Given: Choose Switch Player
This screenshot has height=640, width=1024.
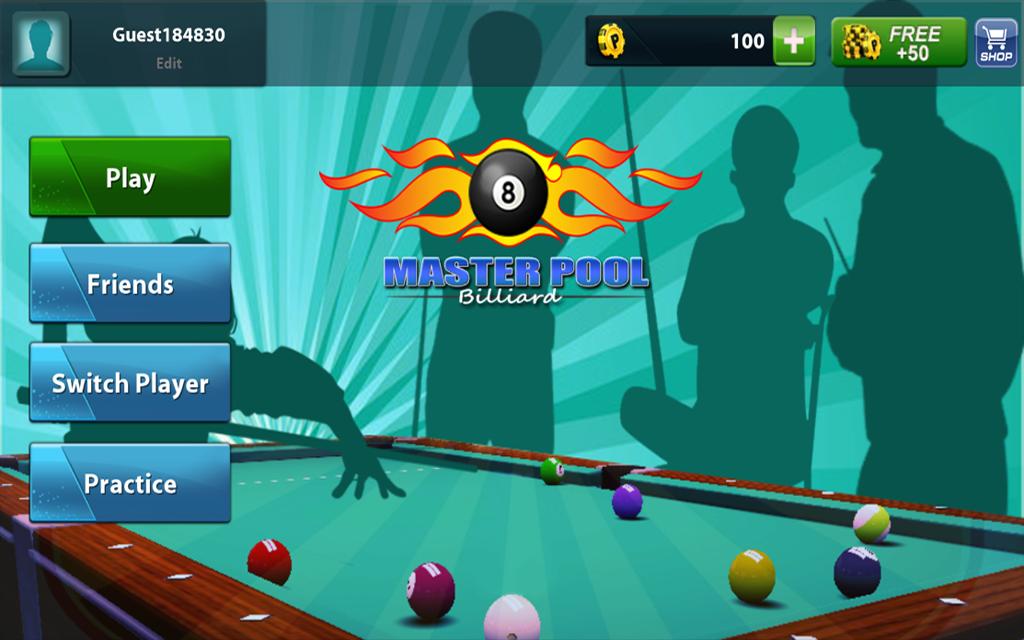Looking at the screenshot, I should pos(130,383).
